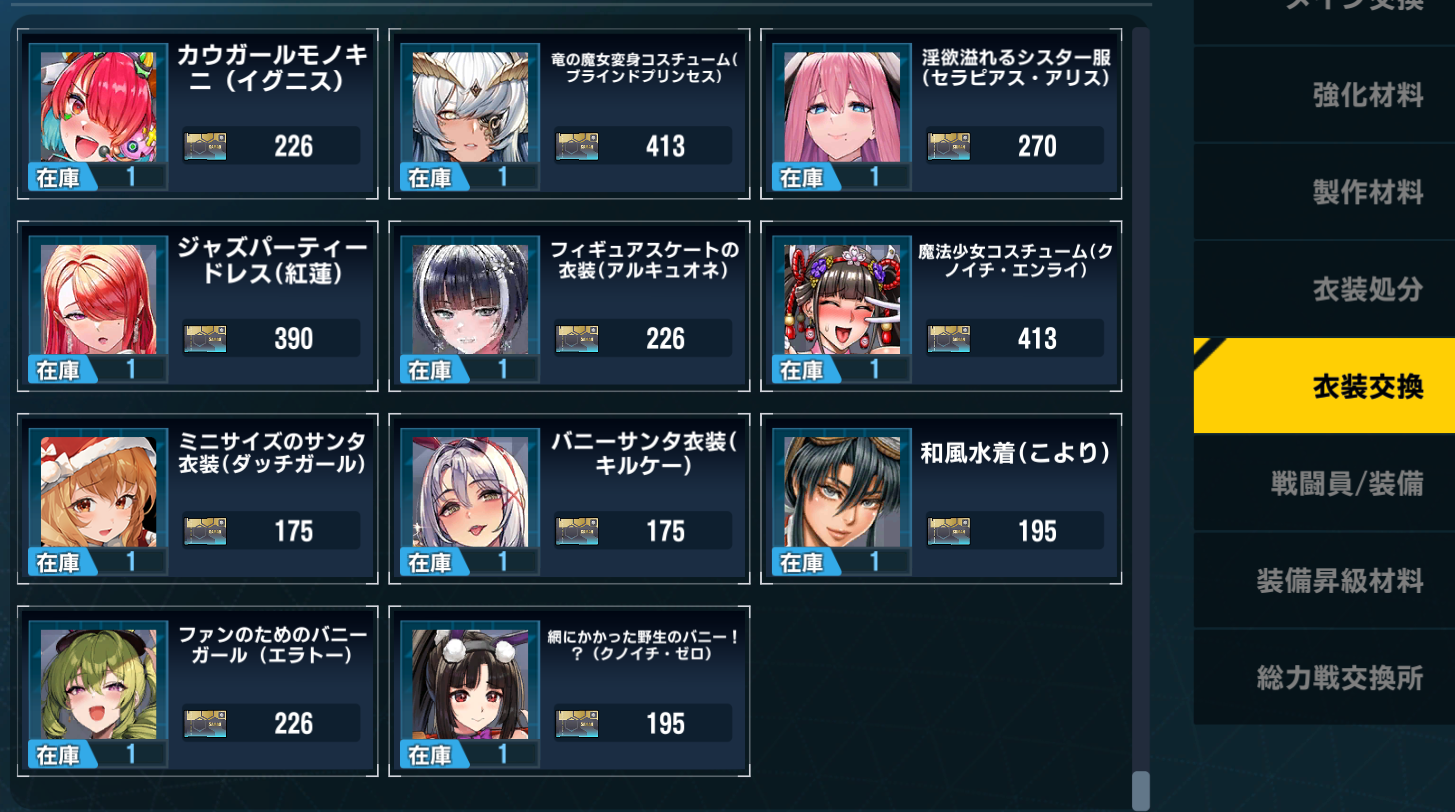This screenshot has height=812, width=1455.
Task: Go to the 衣装処分 tab
Action: (x=1323, y=289)
